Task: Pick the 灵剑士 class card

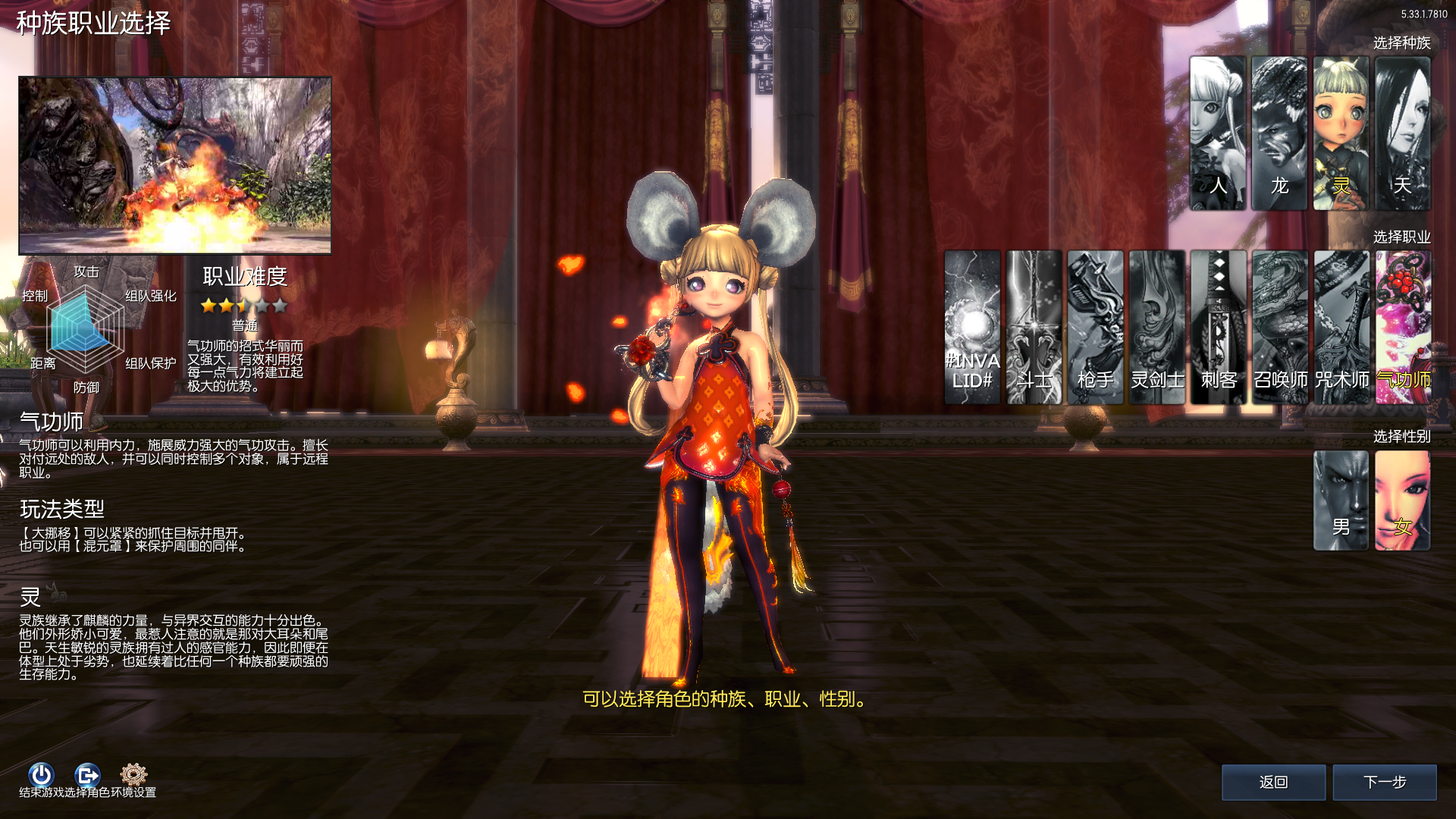Action: click(x=1156, y=327)
